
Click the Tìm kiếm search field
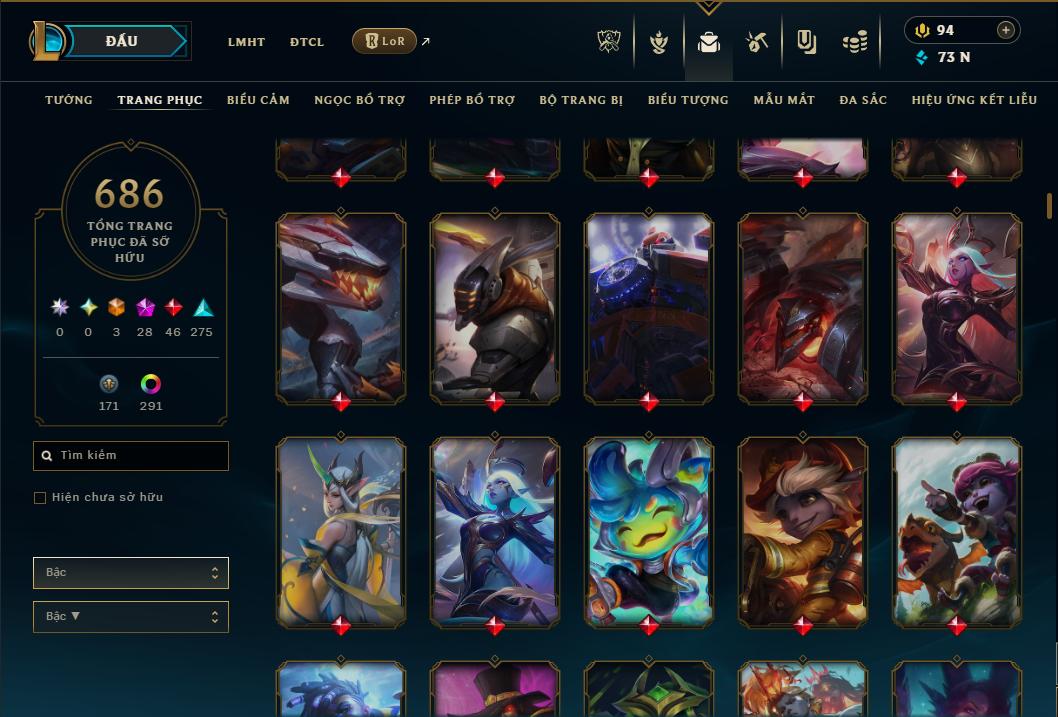(131, 456)
